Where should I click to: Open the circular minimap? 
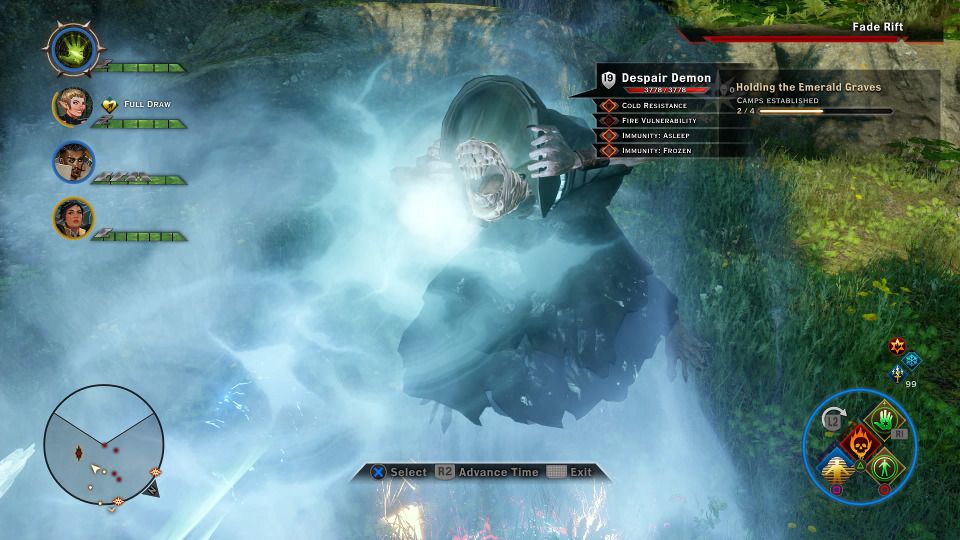coord(104,445)
